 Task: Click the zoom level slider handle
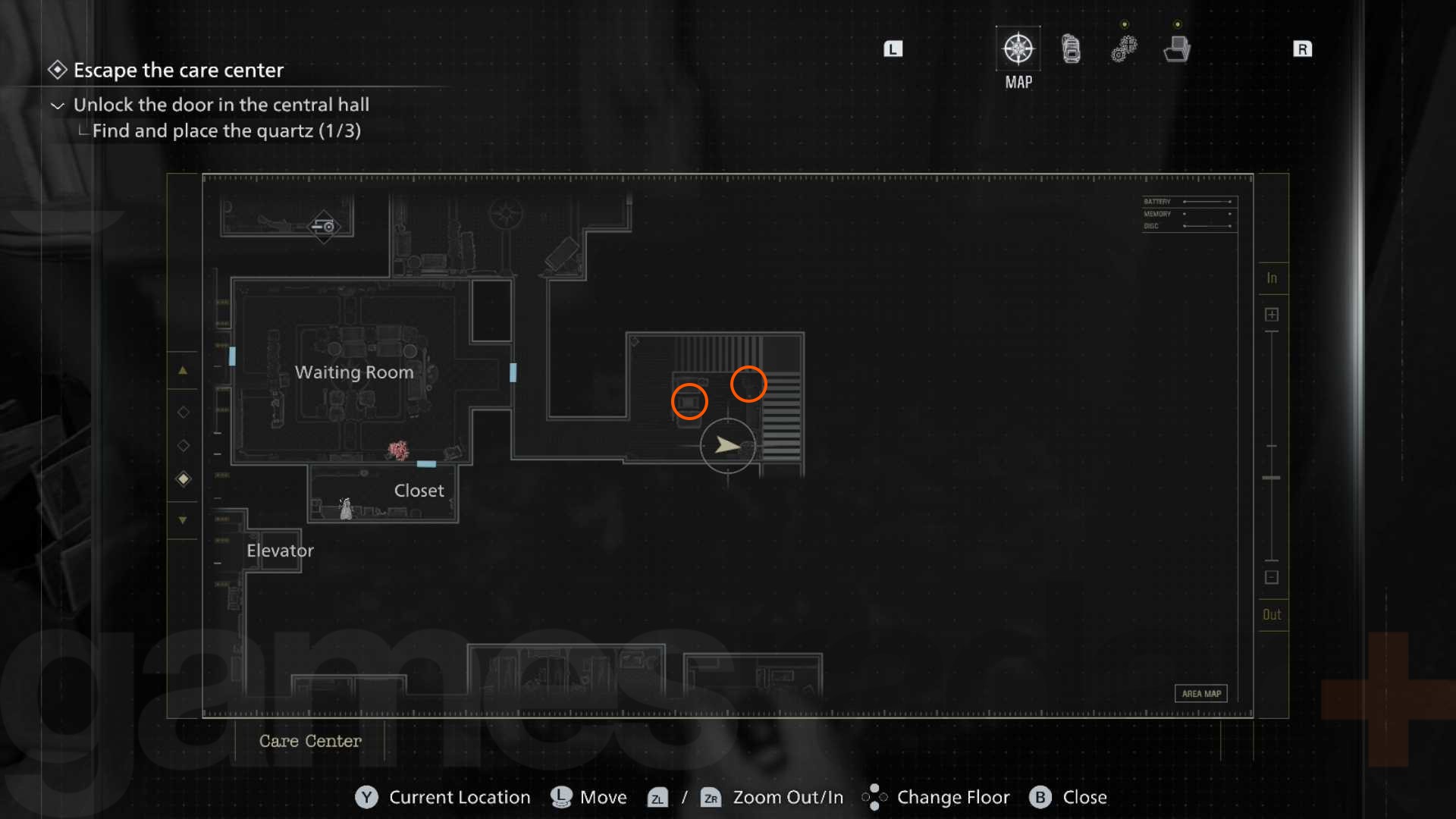[x=1271, y=478]
